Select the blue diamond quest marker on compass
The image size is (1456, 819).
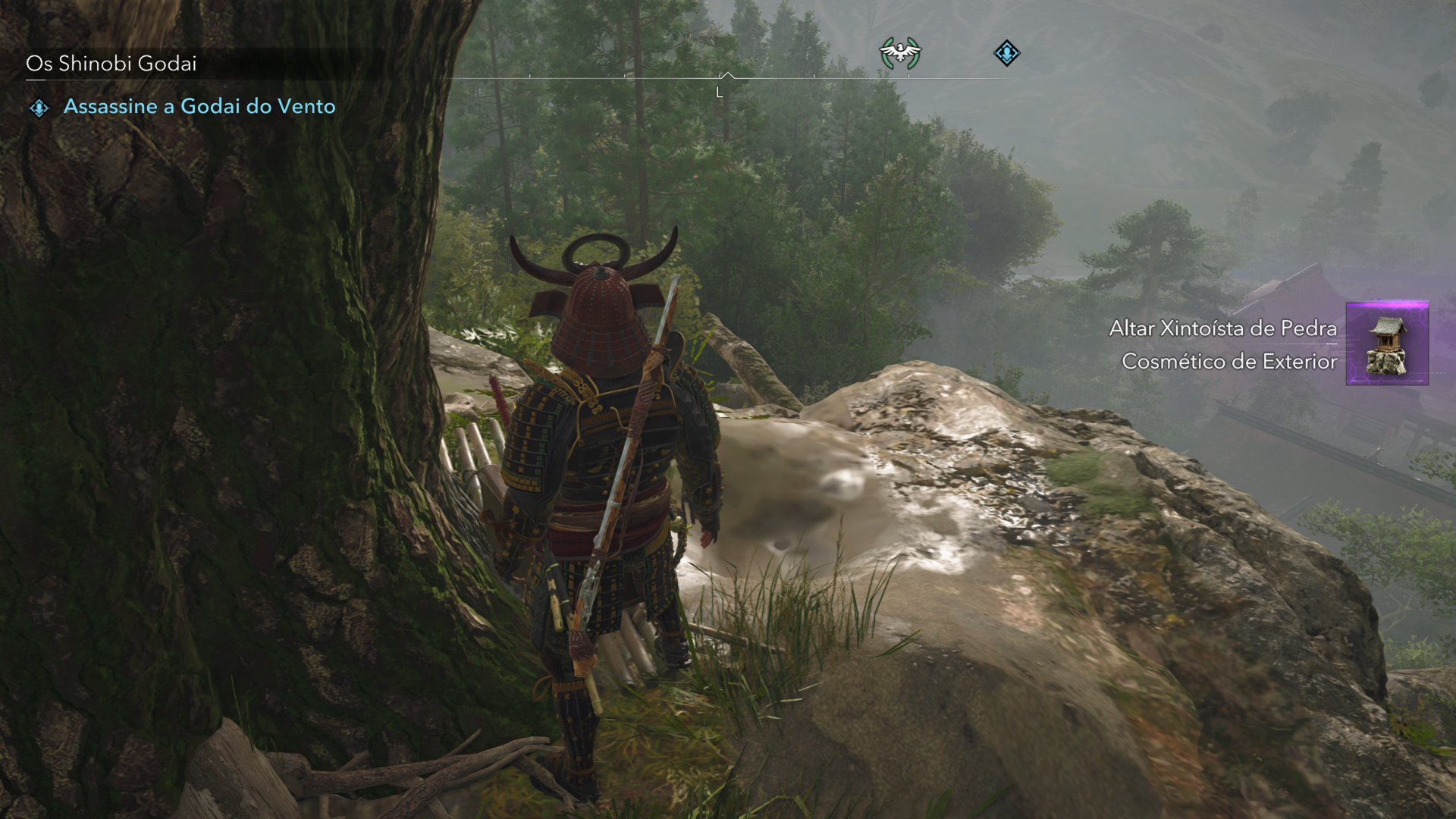coord(1006,53)
